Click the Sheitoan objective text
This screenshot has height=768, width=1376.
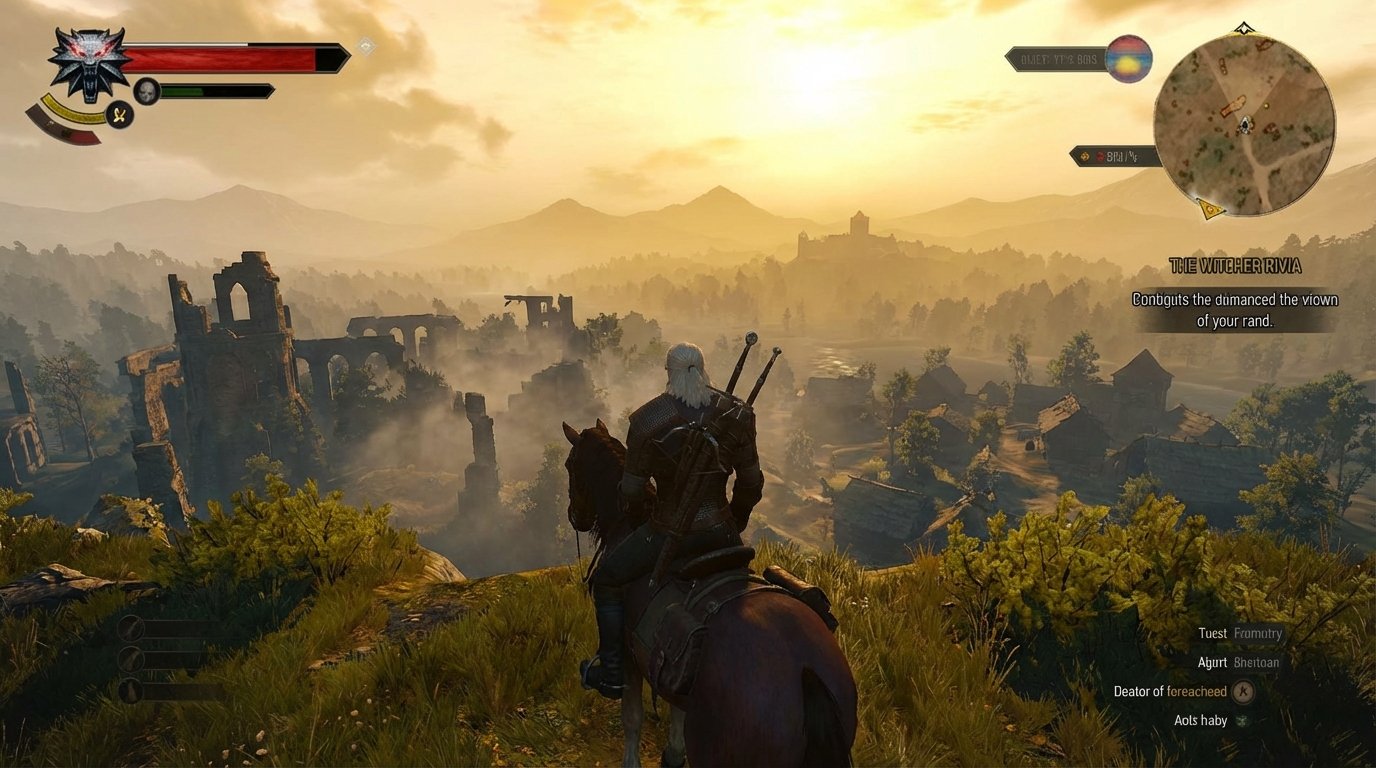click(1258, 662)
